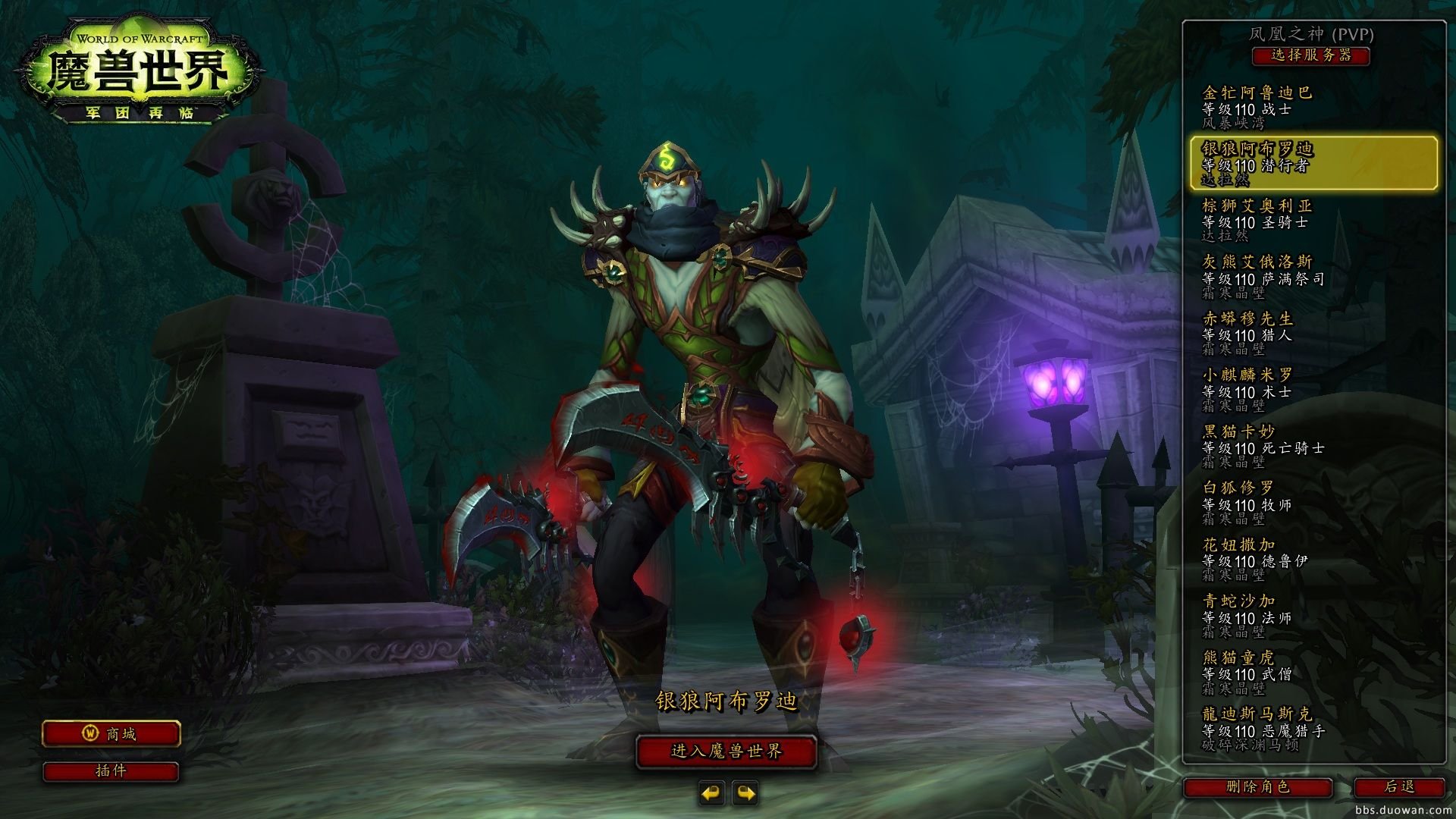1456x819 pixels.
Task: Click 删除角色 to delete character
Action: pos(1258,787)
